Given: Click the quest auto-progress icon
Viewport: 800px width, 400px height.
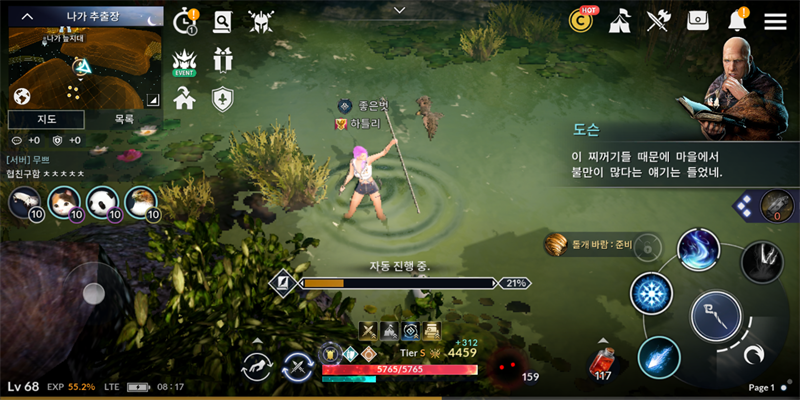Looking at the screenshot, I should point(282,283).
